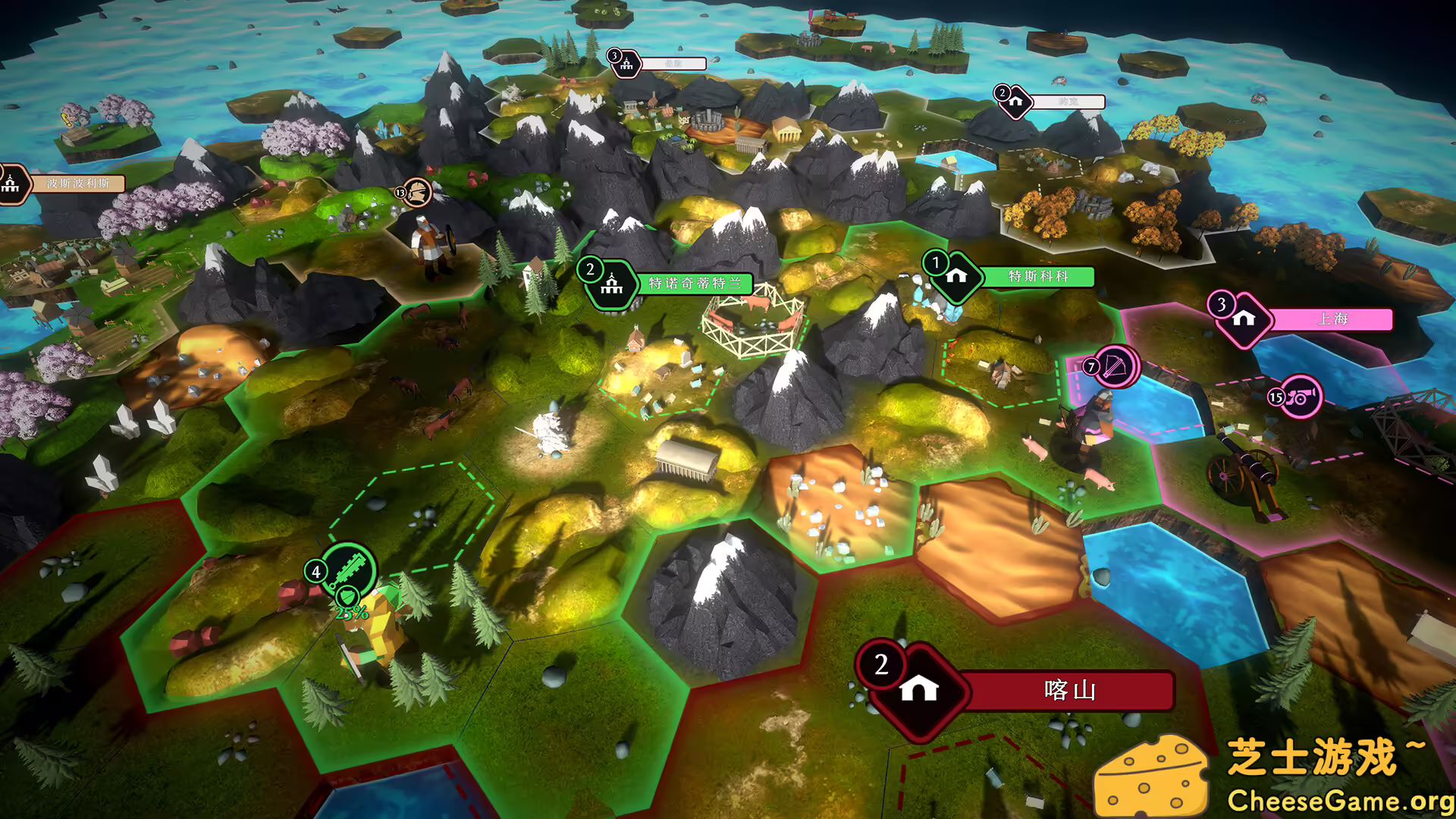
Task: Click the temple icon badge numbered 3 near top
Action: [x=626, y=64]
